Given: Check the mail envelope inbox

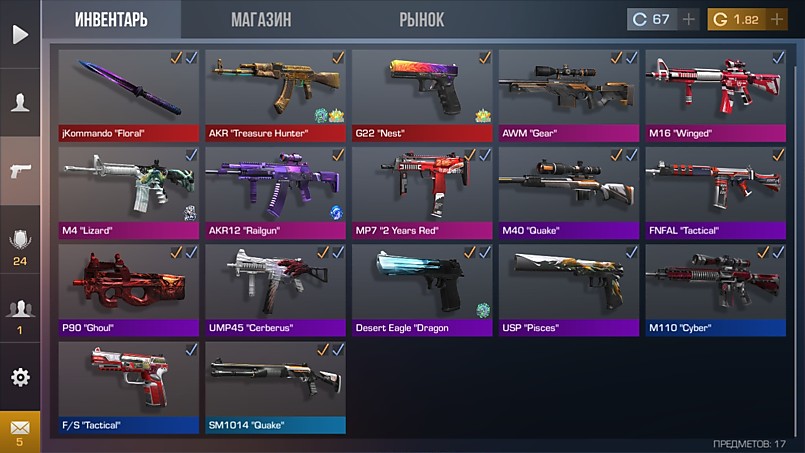Looking at the screenshot, I should [20, 430].
